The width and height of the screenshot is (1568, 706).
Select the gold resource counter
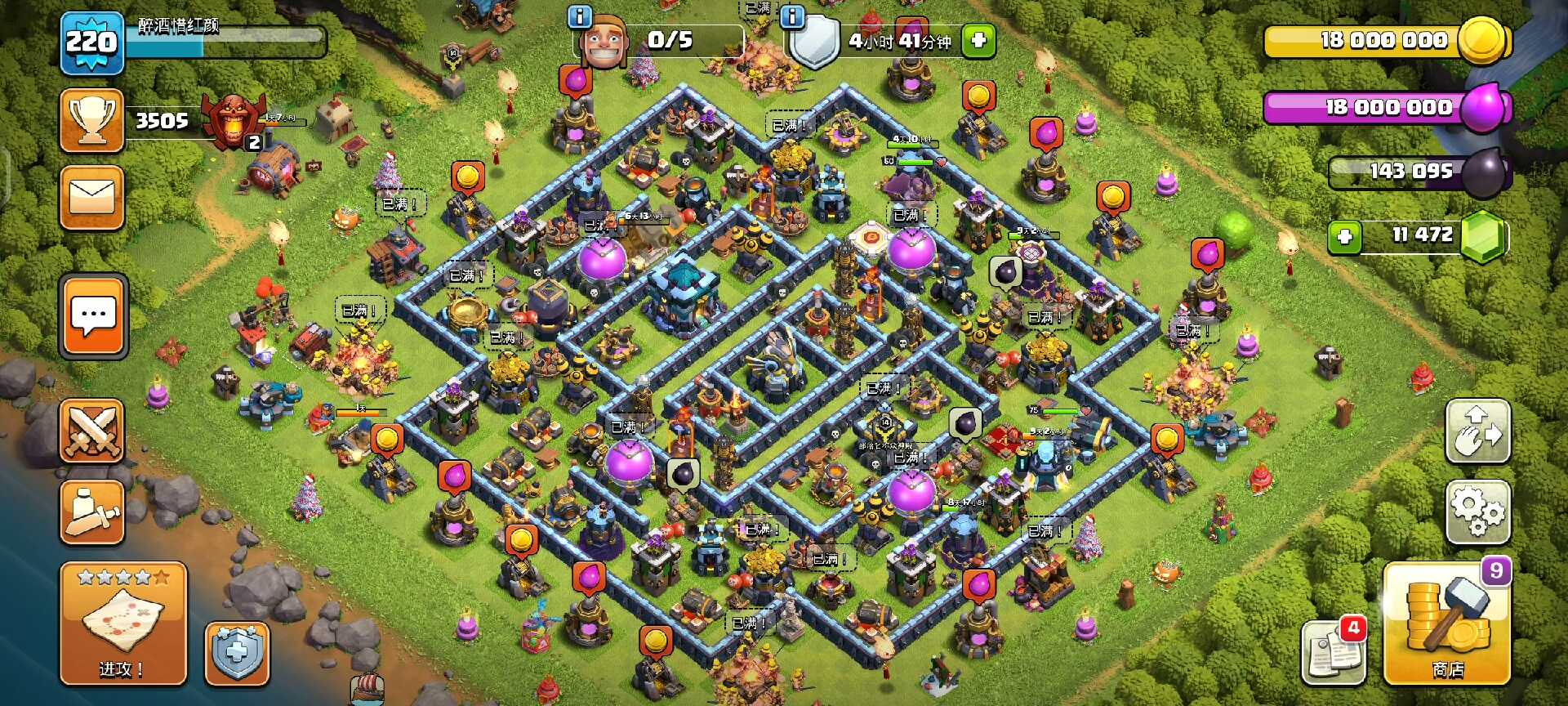[x=1386, y=41]
